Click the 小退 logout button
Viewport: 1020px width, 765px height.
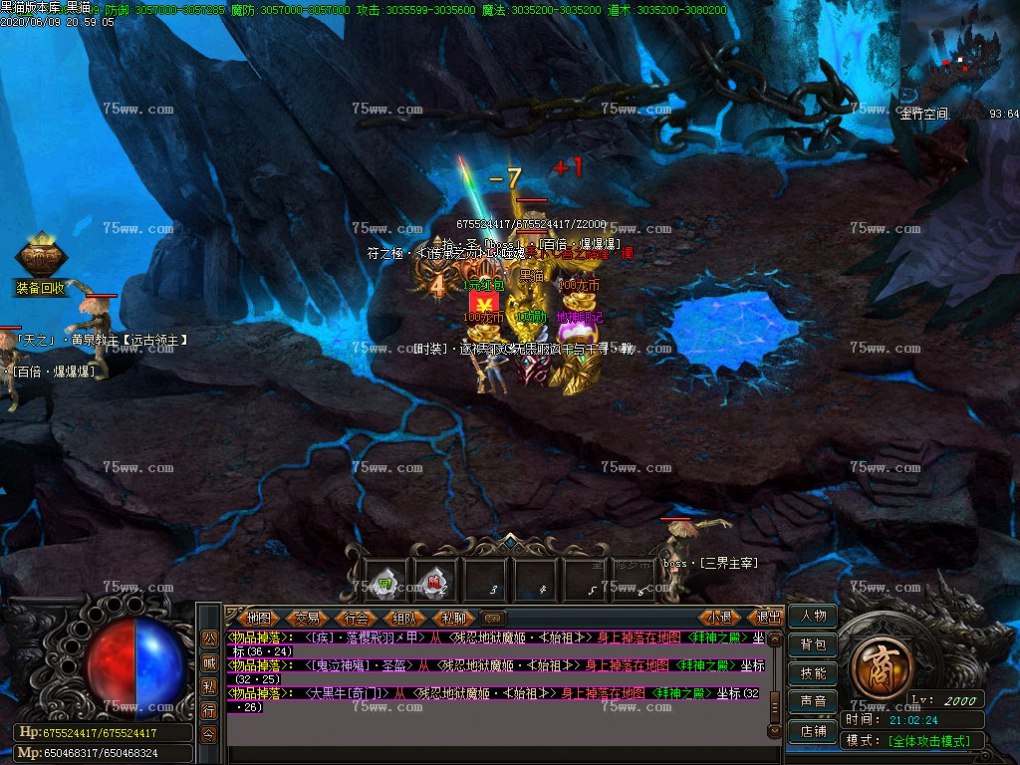[x=720, y=618]
